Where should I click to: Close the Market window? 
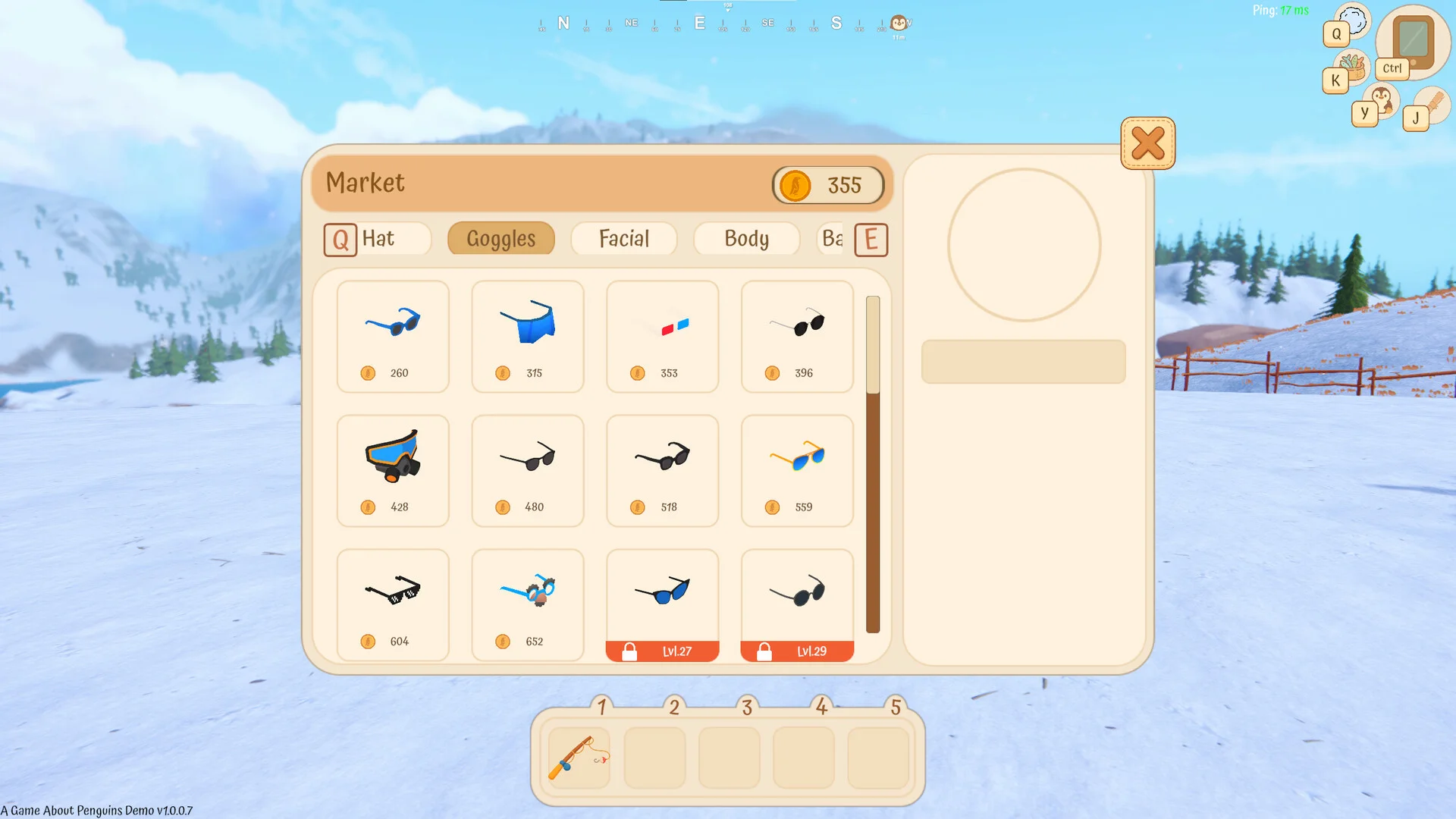(1147, 143)
